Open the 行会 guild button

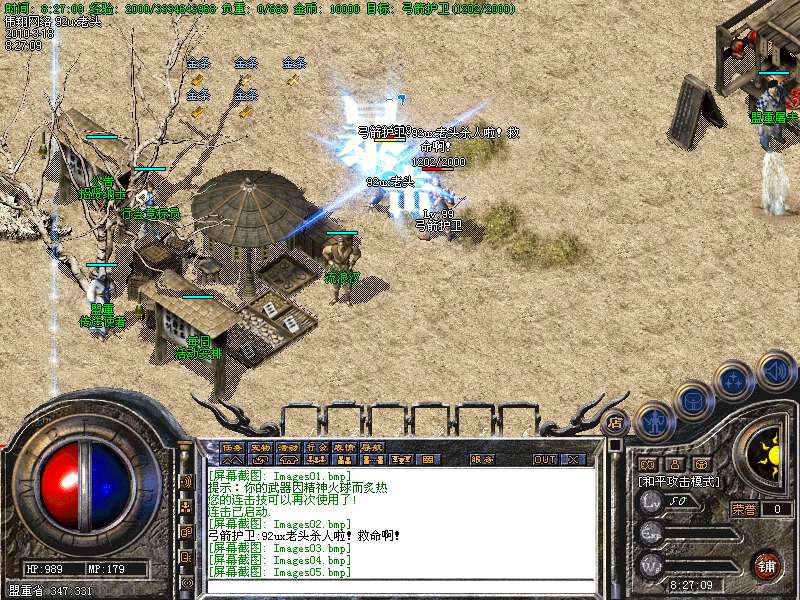(317, 447)
